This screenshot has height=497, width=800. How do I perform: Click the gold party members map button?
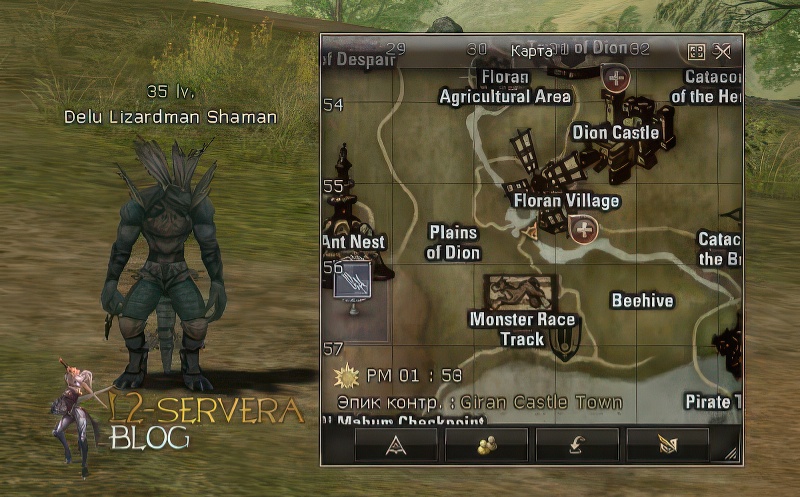click(x=486, y=444)
